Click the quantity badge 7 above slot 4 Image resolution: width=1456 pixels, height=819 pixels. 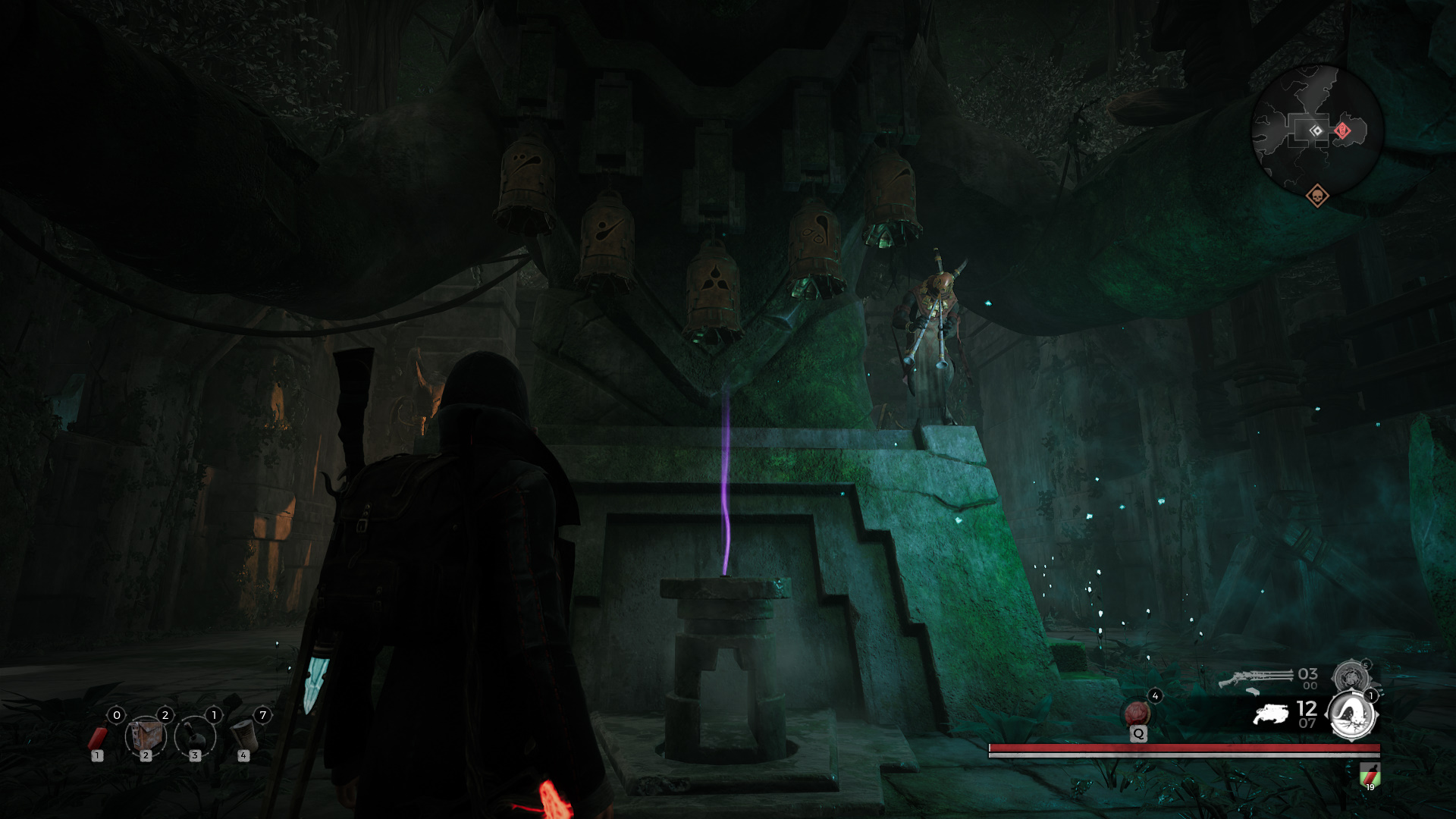[x=263, y=715]
